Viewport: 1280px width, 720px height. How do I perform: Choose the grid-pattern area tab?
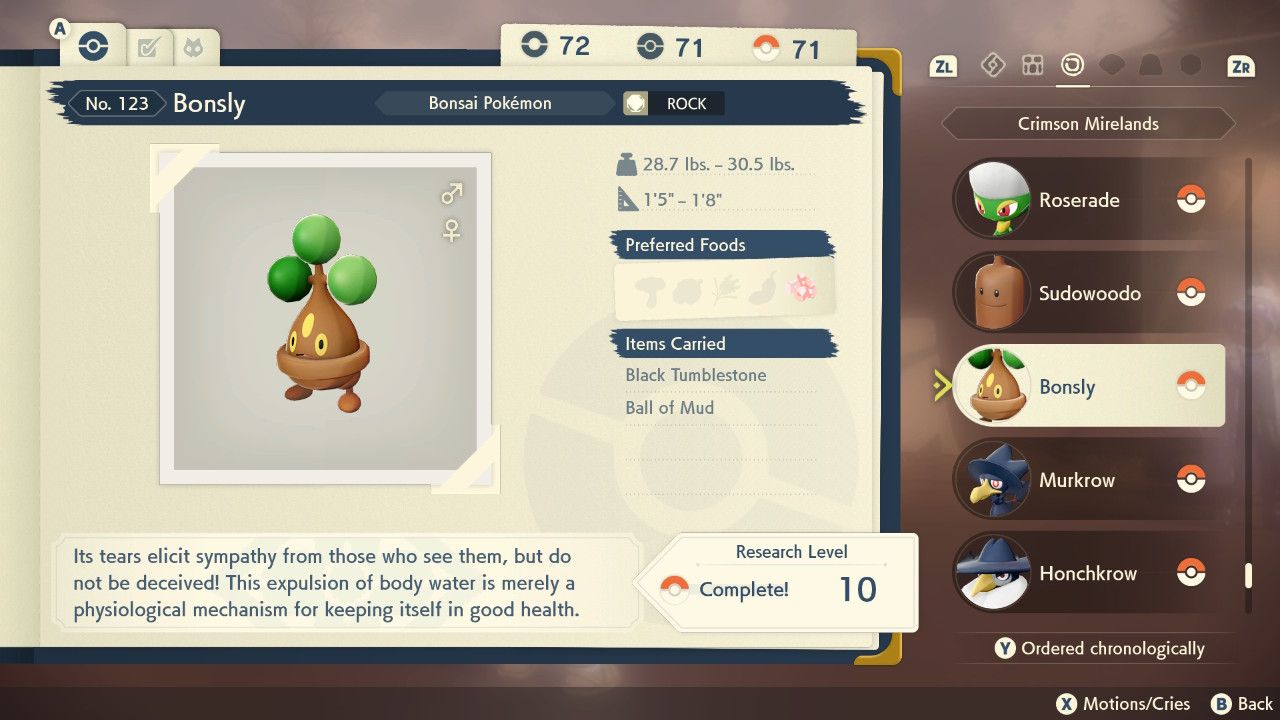pyautogui.click(x=1032, y=66)
